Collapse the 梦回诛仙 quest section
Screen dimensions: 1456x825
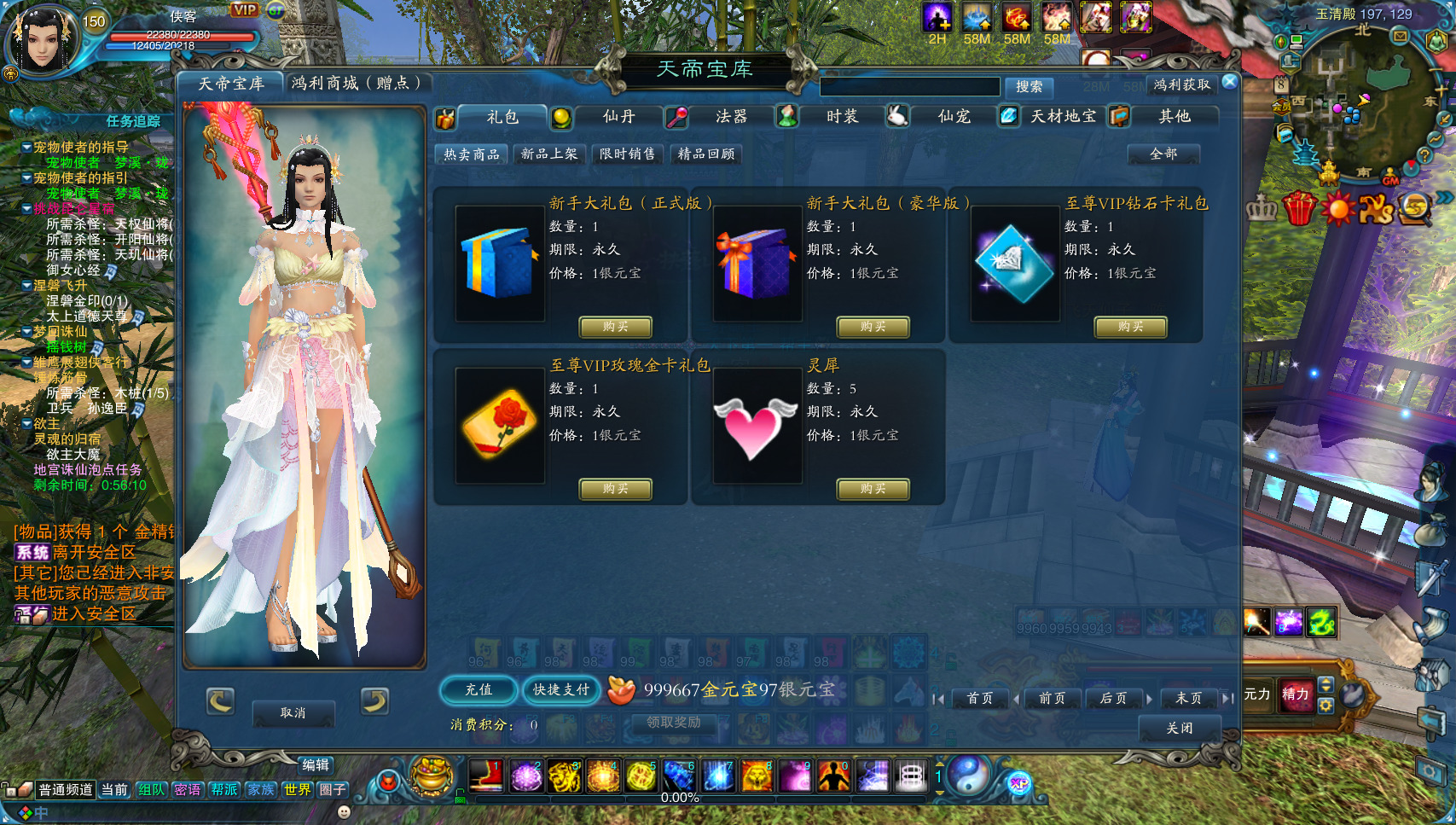tap(26, 331)
